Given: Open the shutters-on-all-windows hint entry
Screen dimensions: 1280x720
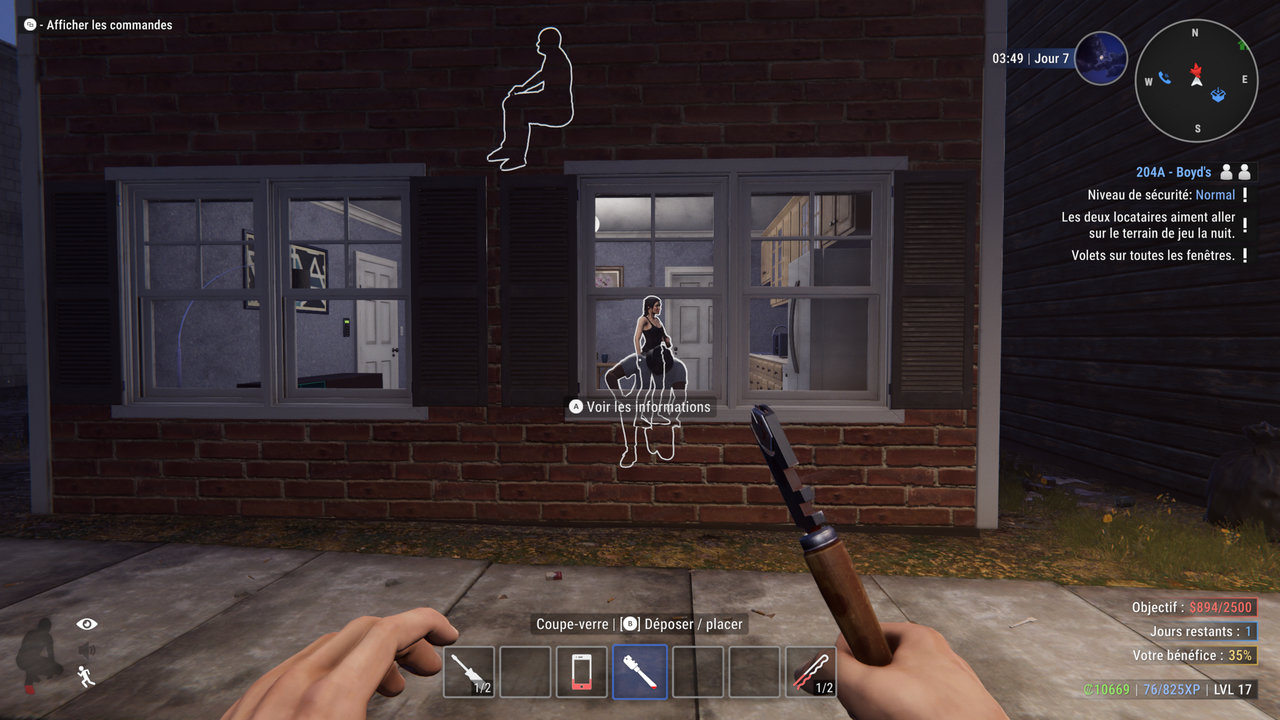Looking at the screenshot, I should coord(1152,255).
